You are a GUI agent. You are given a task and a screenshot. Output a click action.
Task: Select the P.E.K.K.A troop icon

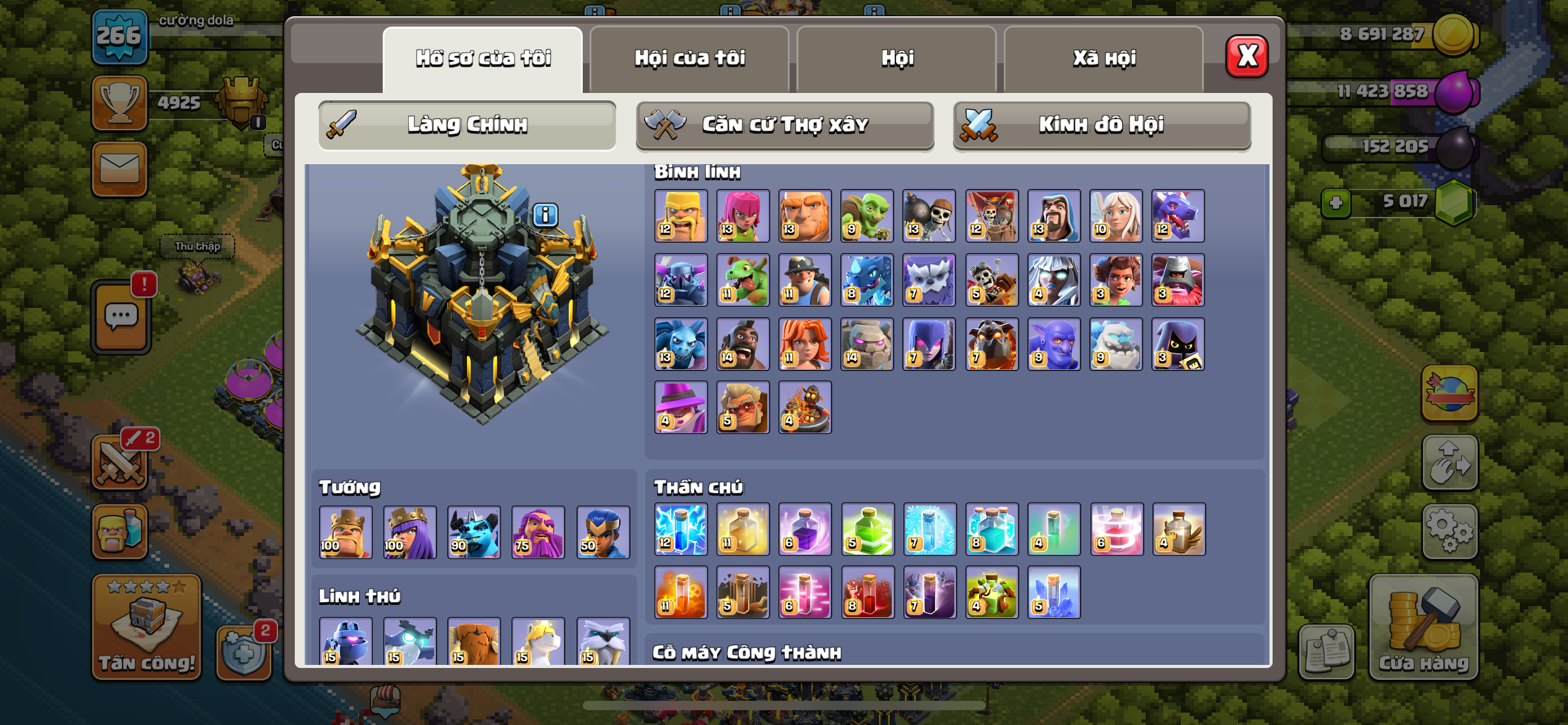(x=681, y=279)
